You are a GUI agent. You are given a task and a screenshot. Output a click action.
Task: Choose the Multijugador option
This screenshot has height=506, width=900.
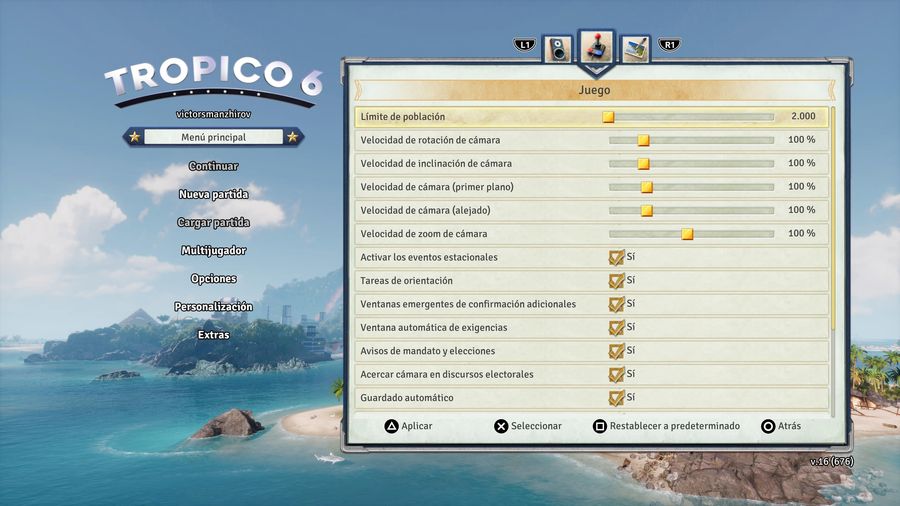click(213, 250)
